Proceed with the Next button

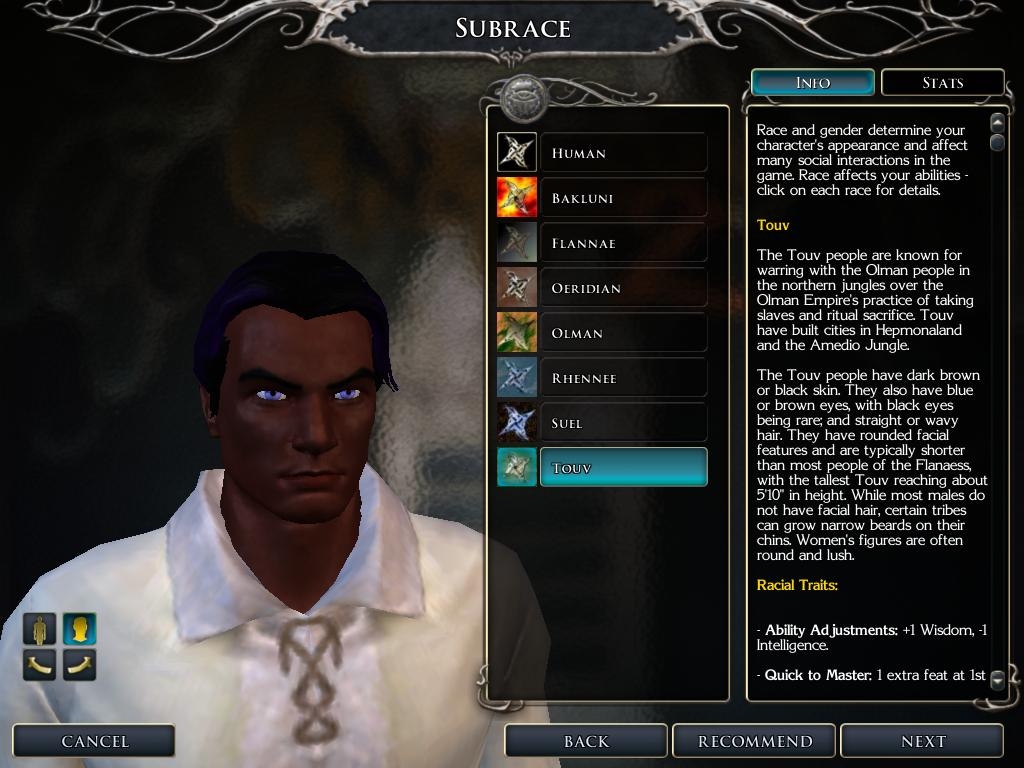pos(922,741)
